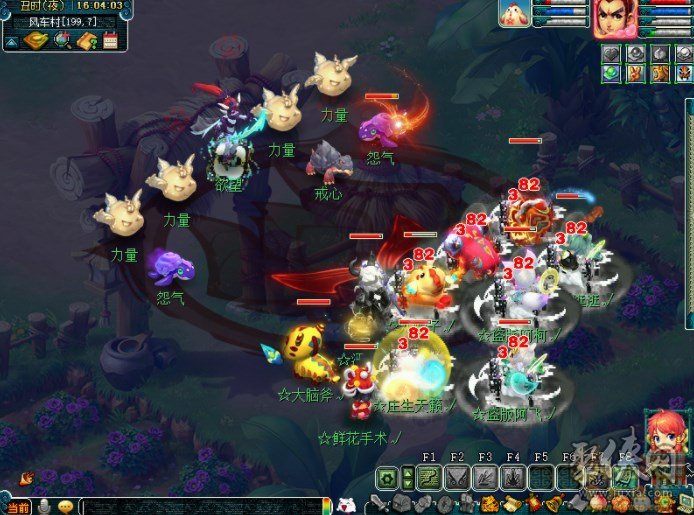Screen dimensions: 694x515
Task: Select the green gem buff icon
Action: [x=612, y=73]
